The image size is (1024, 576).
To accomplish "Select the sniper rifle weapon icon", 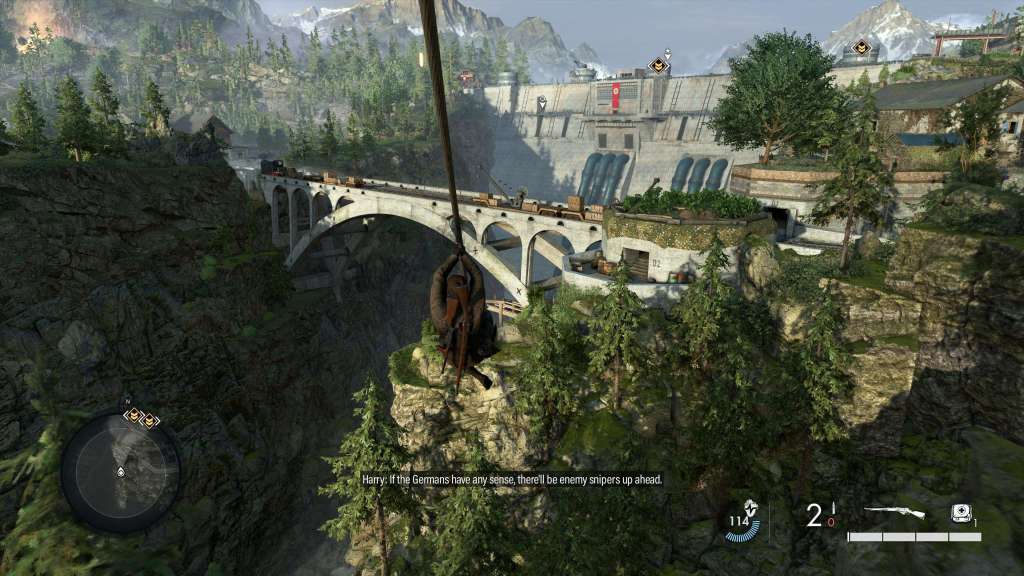I will [894, 512].
